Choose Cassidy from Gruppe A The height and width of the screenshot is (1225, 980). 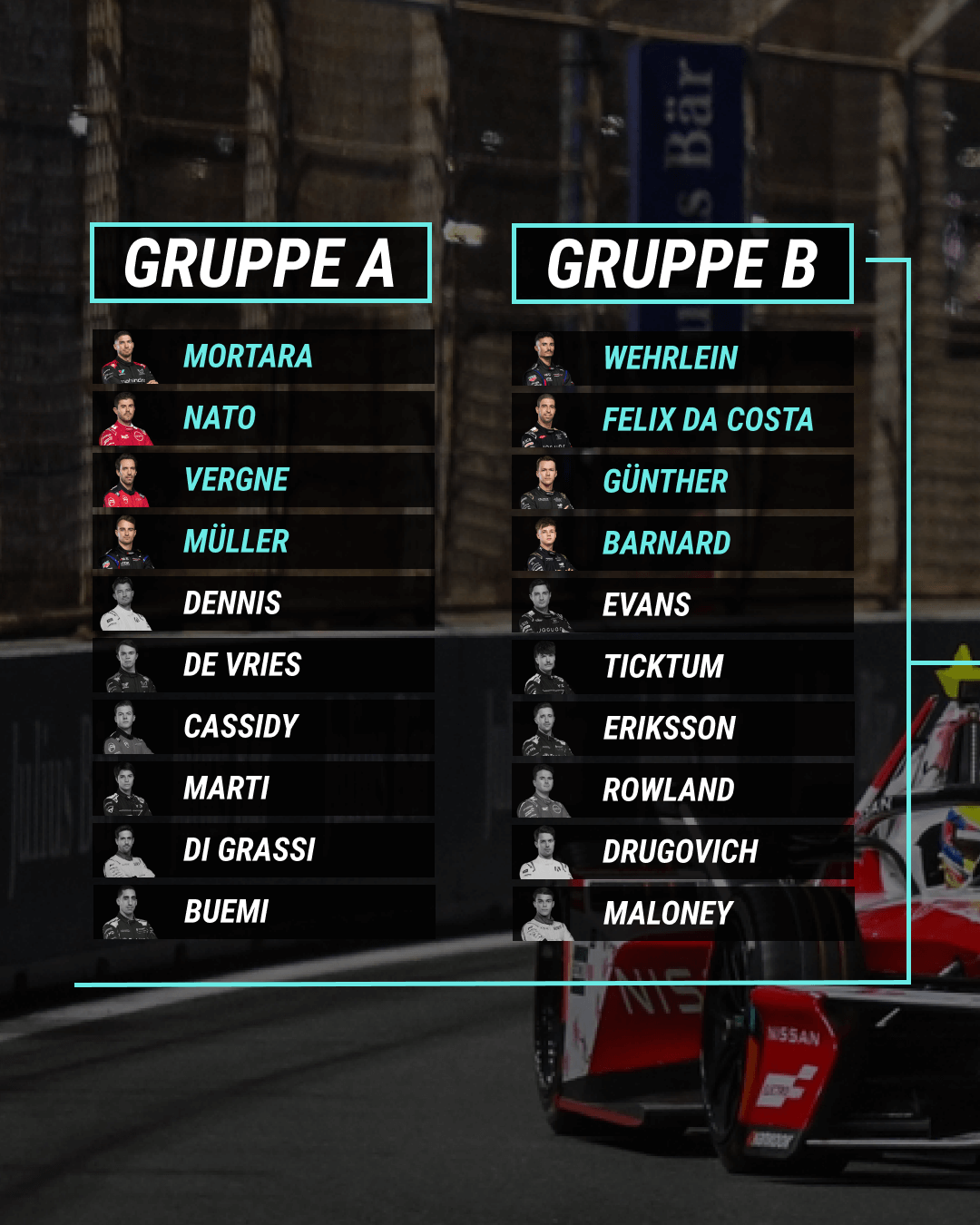pos(263,727)
